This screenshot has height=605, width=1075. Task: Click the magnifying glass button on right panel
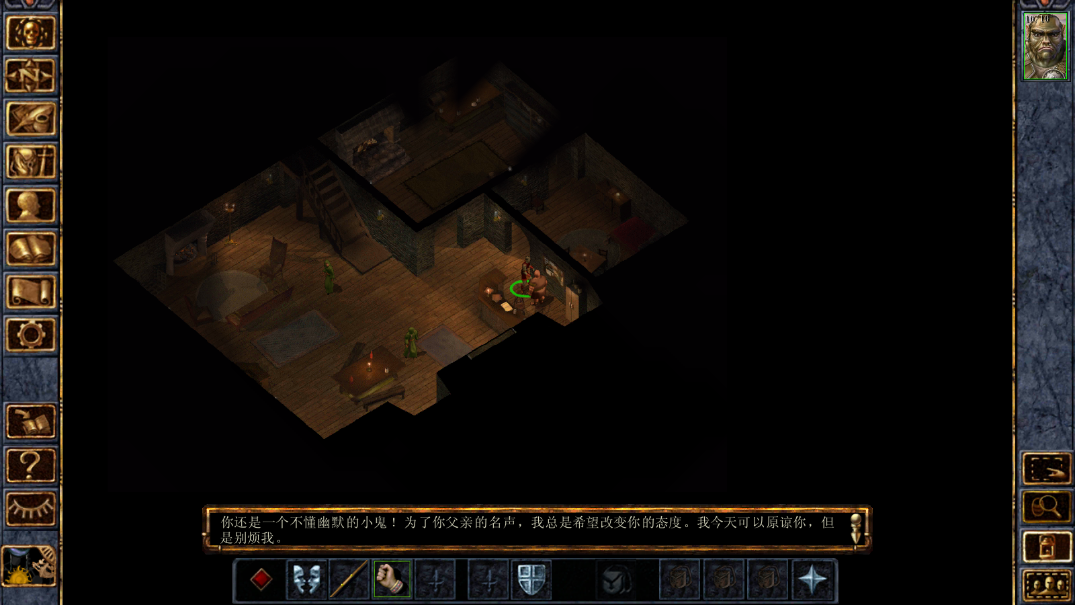coord(1045,508)
